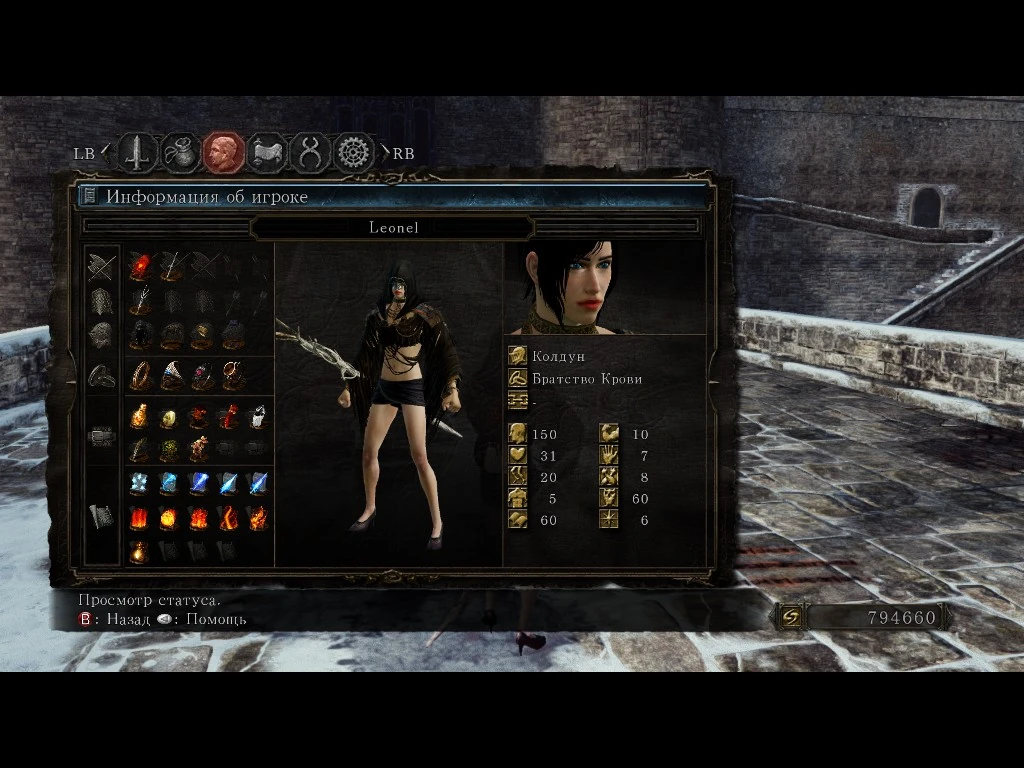The width and height of the screenshot is (1024, 768).
Task: Click the plain gold band ring slot
Action: 140,375
